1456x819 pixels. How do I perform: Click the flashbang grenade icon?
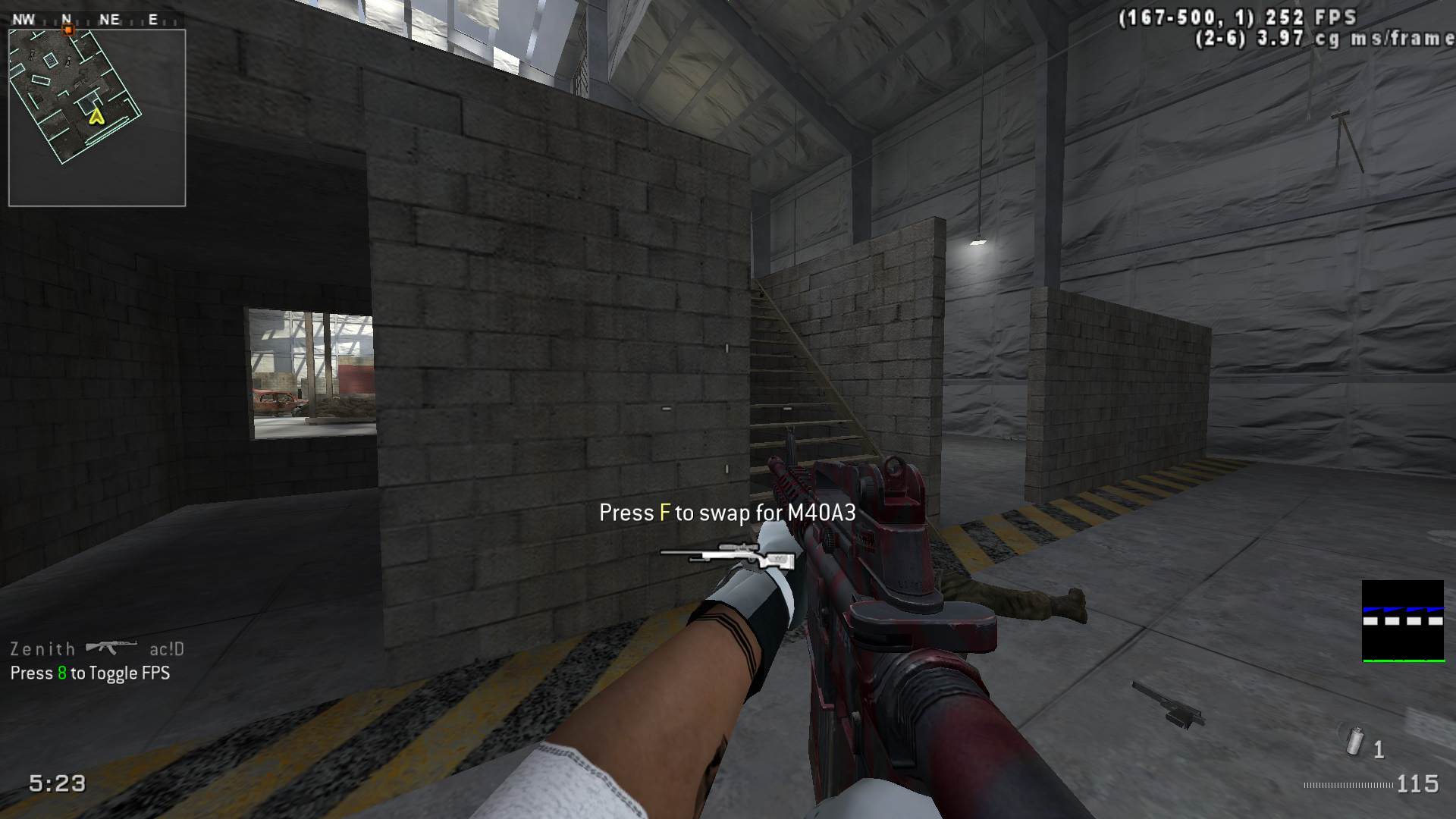(x=1354, y=741)
